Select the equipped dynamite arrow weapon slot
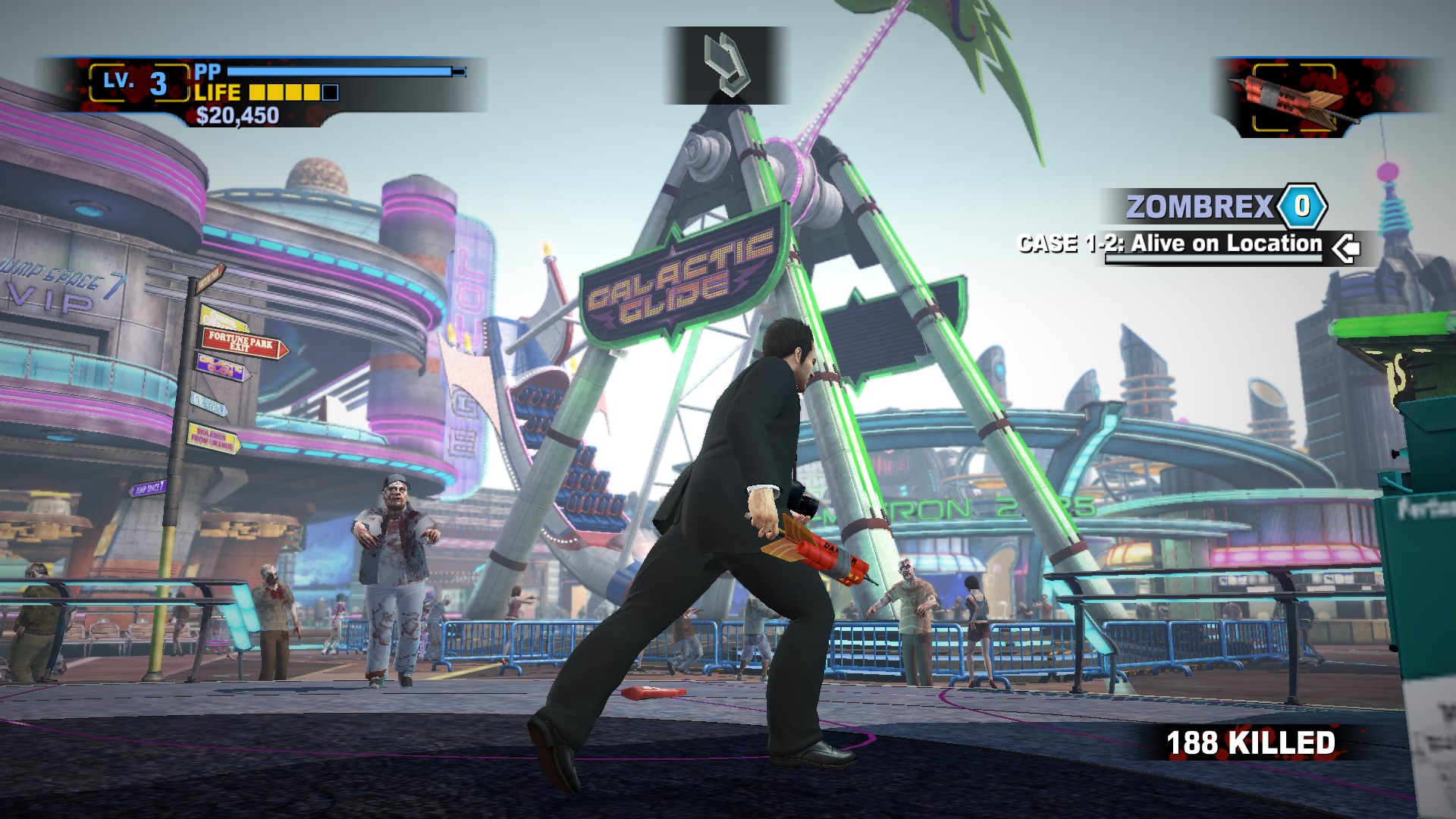Viewport: 1456px width, 819px height. [x=1294, y=98]
